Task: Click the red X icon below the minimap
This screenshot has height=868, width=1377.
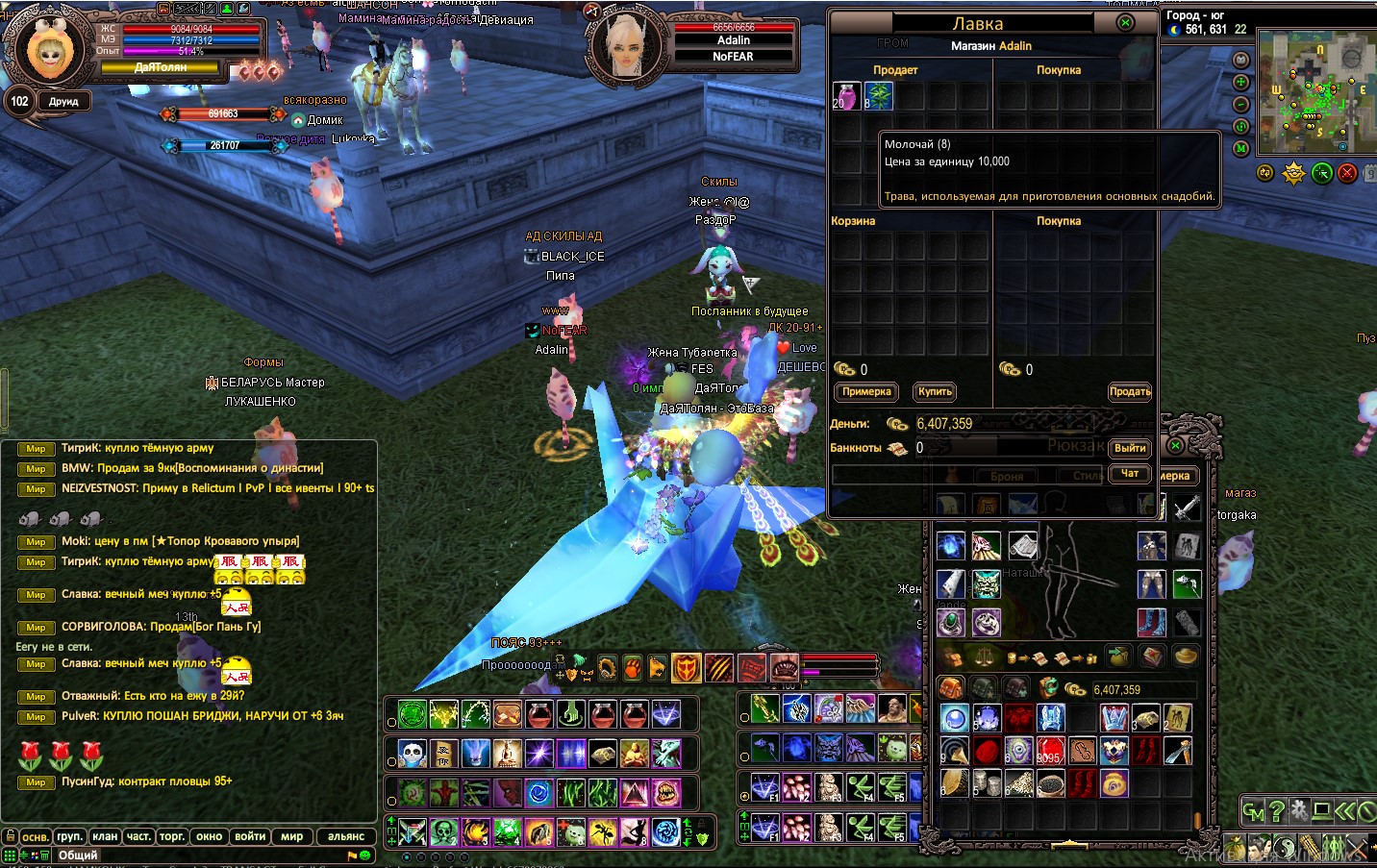Action: pyautogui.click(x=1347, y=173)
